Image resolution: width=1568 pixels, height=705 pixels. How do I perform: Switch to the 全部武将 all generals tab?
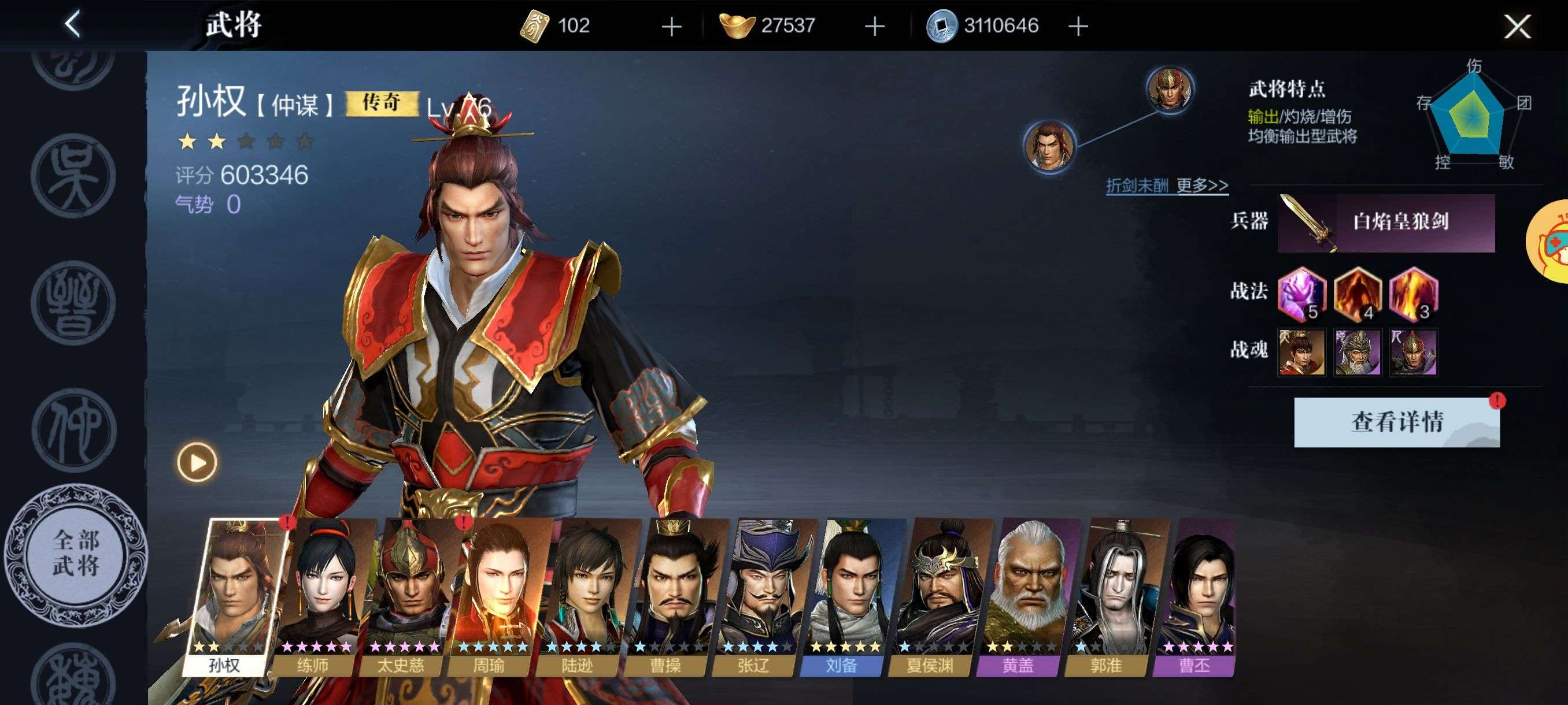point(76,555)
